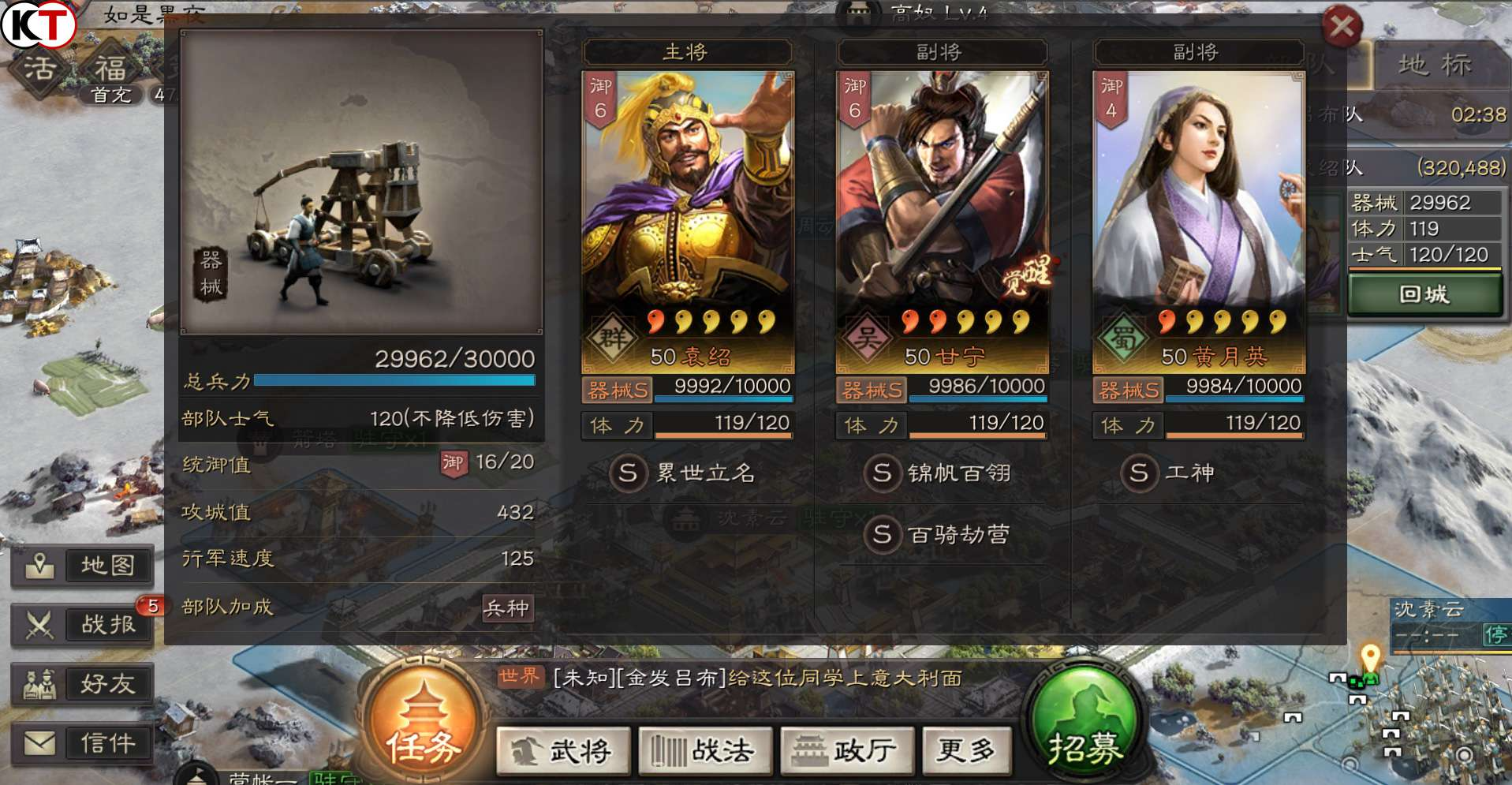Show the 兵种 troop bonus details

tap(506, 608)
